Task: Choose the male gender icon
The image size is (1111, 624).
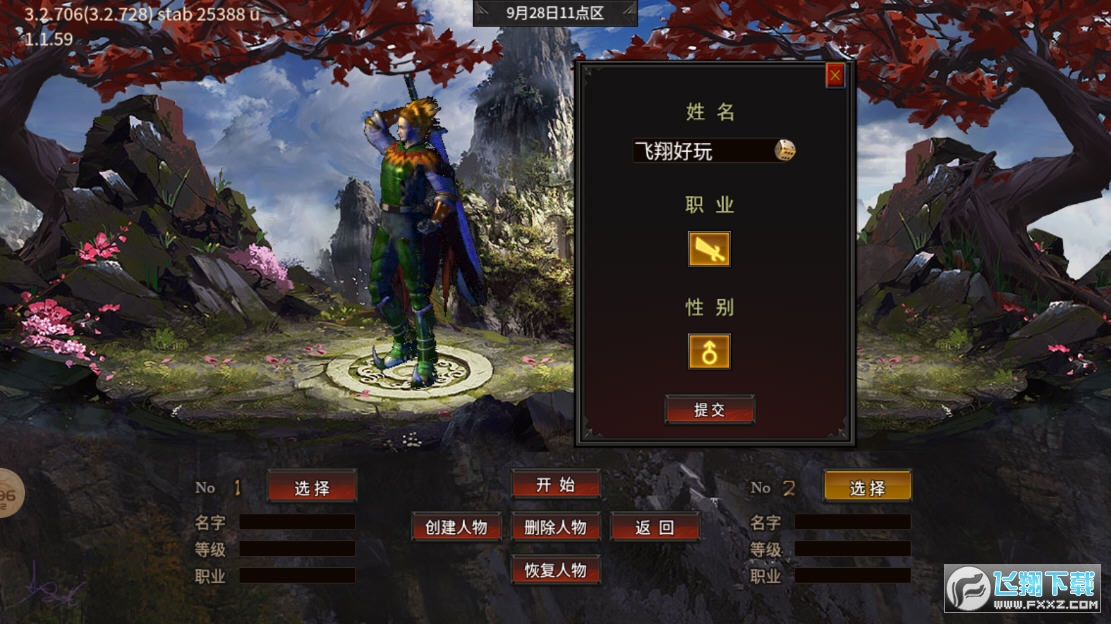Action: [709, 351]
